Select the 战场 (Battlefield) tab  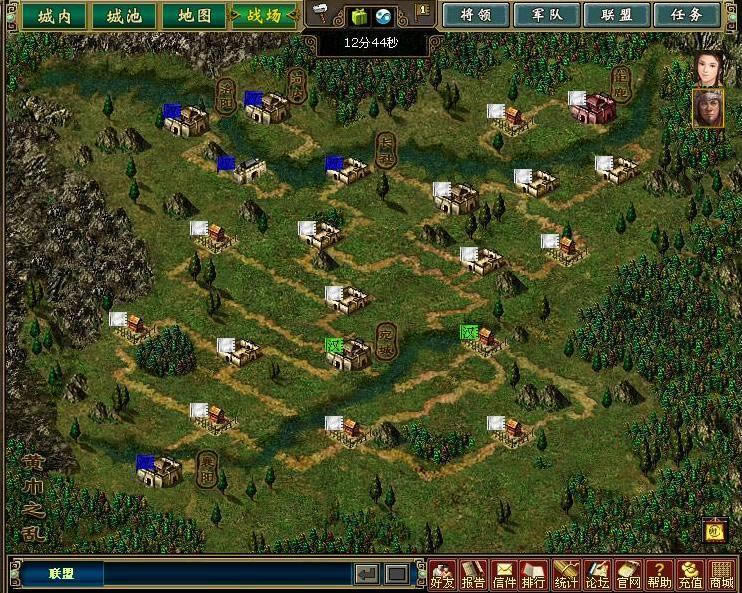coord(264,15)
